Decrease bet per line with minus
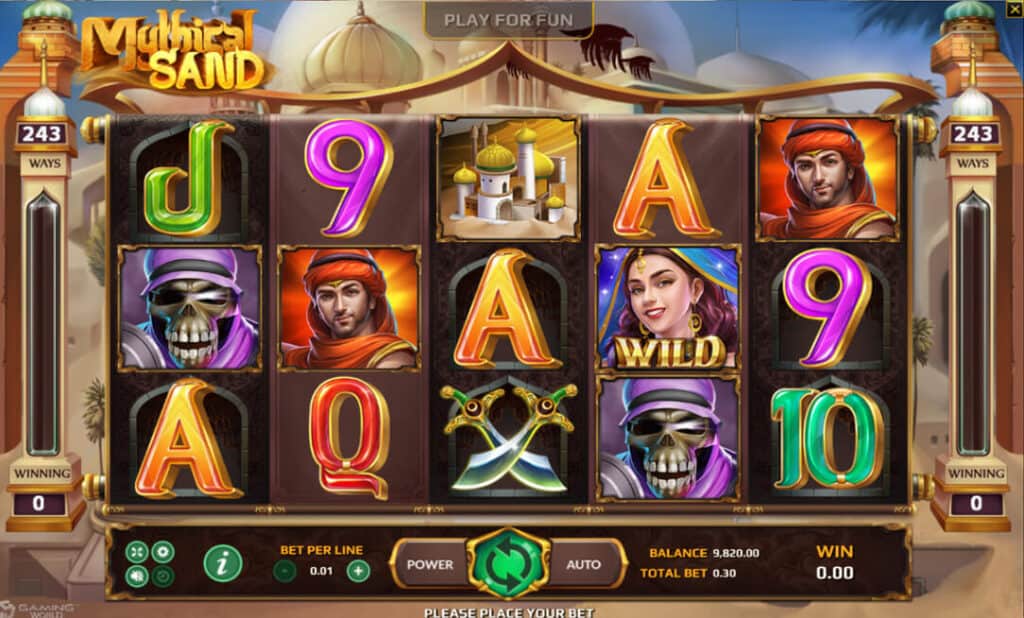The height and width of the screenshot is (618, 1024). point(285,571)
